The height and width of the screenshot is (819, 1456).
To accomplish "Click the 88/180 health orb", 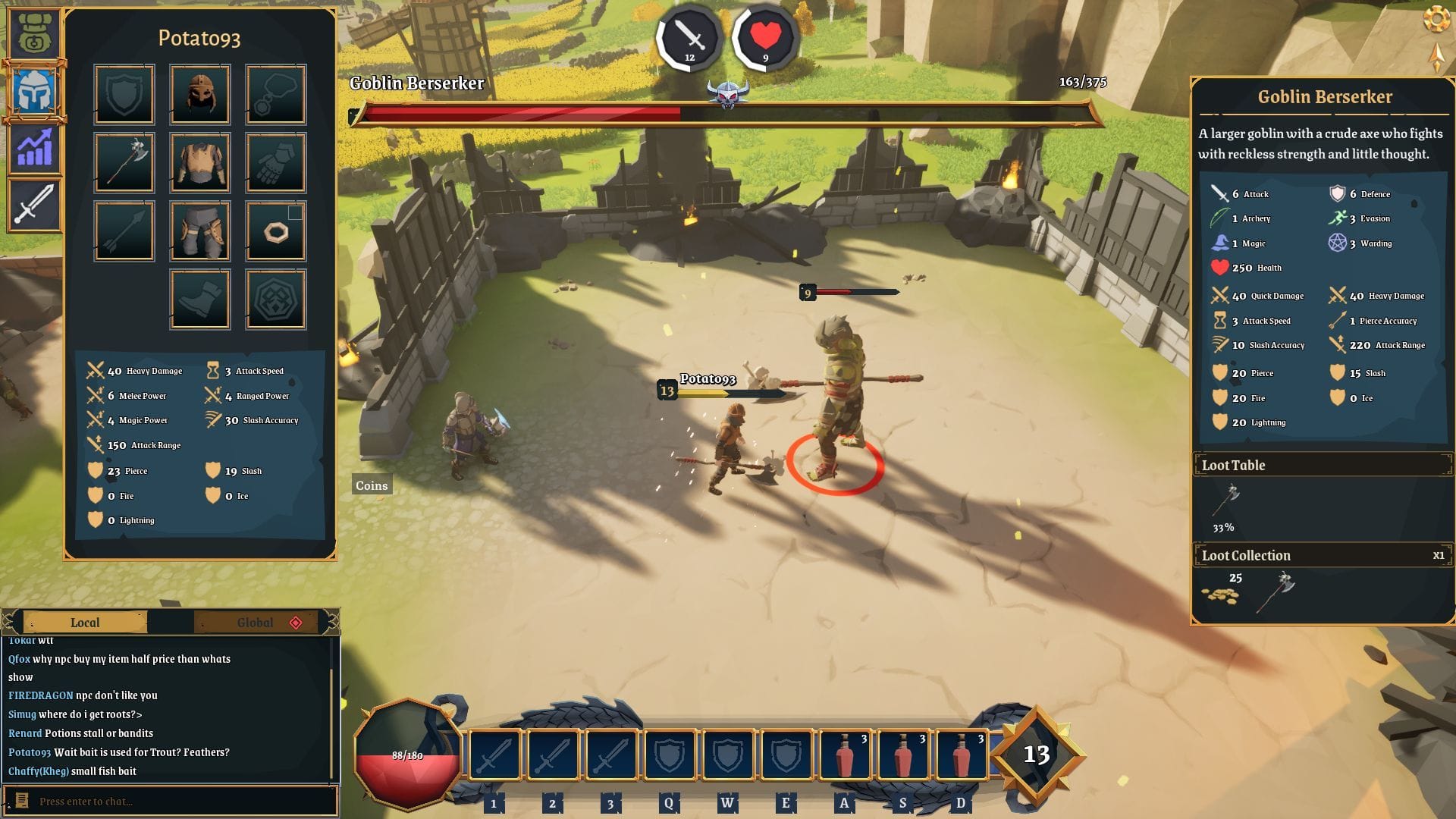I will point(406,755).
